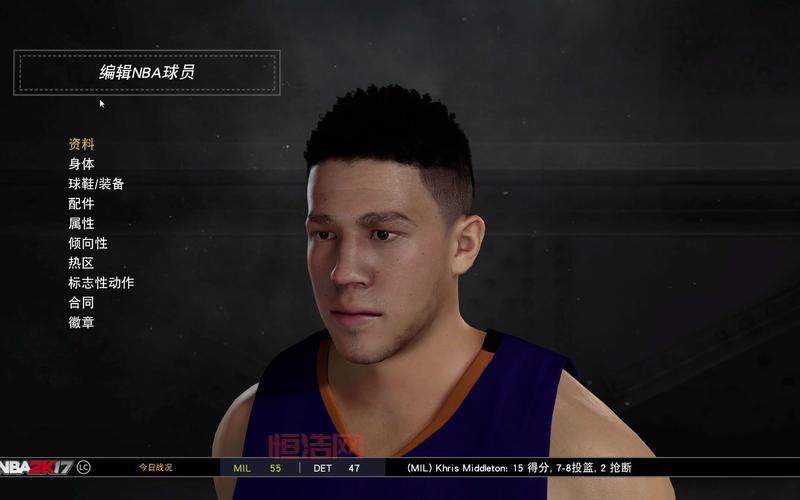The width and height of the screenshot is (800, 500).
Task: Choose the 热区 hot zones entry
Action: (81, 263)
